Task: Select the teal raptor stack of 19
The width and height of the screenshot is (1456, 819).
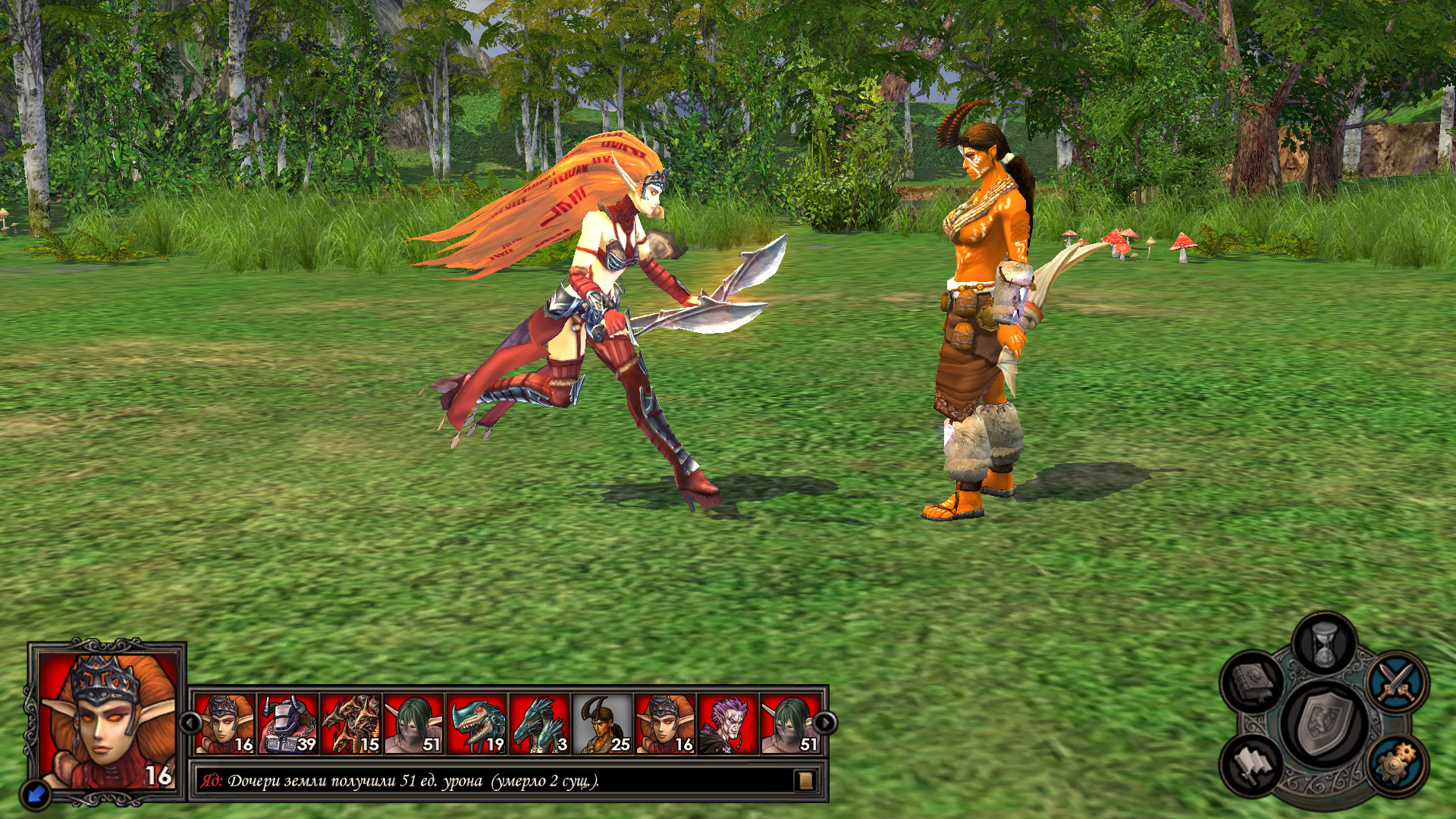Action: pos(477,724)
